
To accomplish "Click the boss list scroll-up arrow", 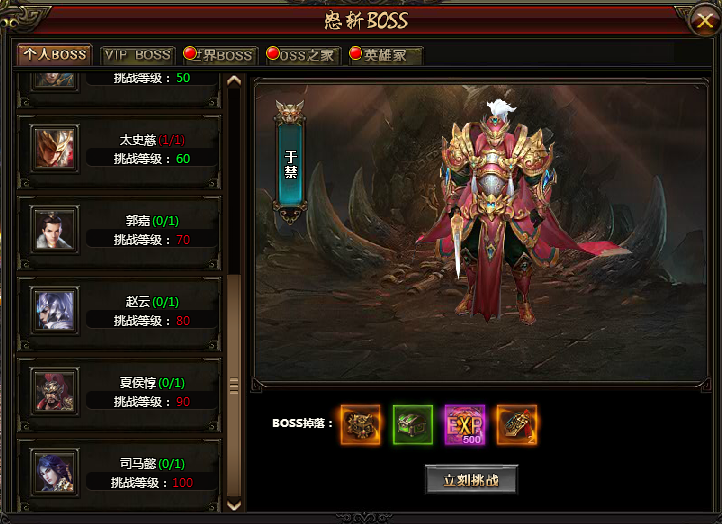I will pyautogui.click(x=235, y=82).
